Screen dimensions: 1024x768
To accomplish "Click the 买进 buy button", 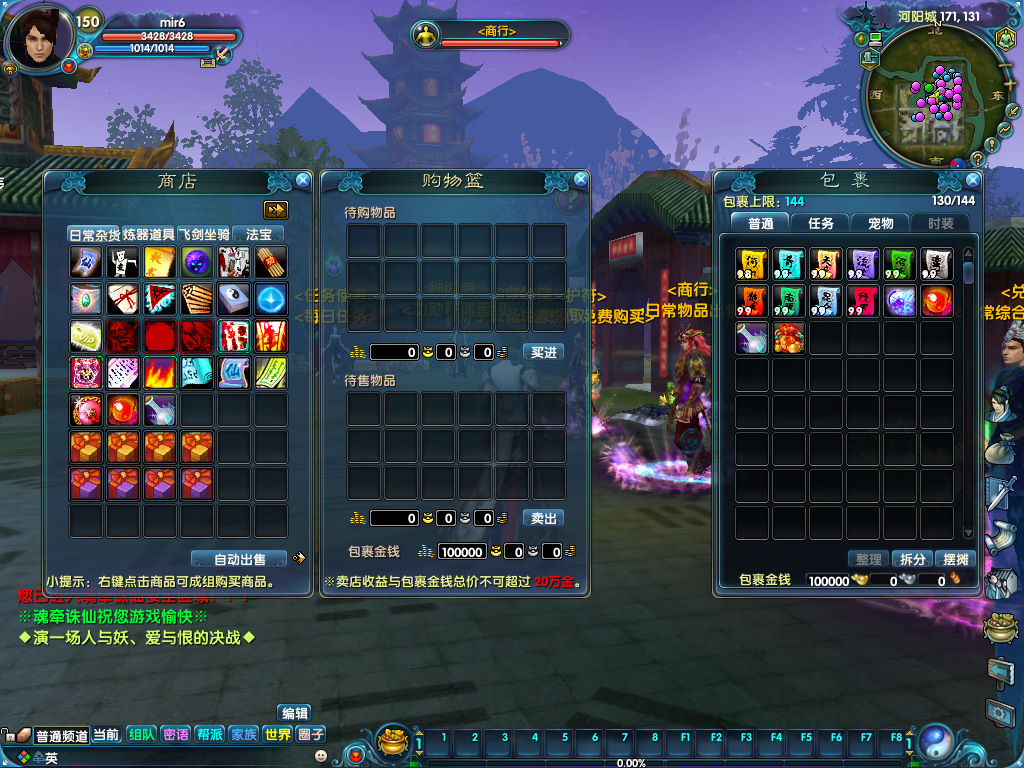I will point(544,352).
